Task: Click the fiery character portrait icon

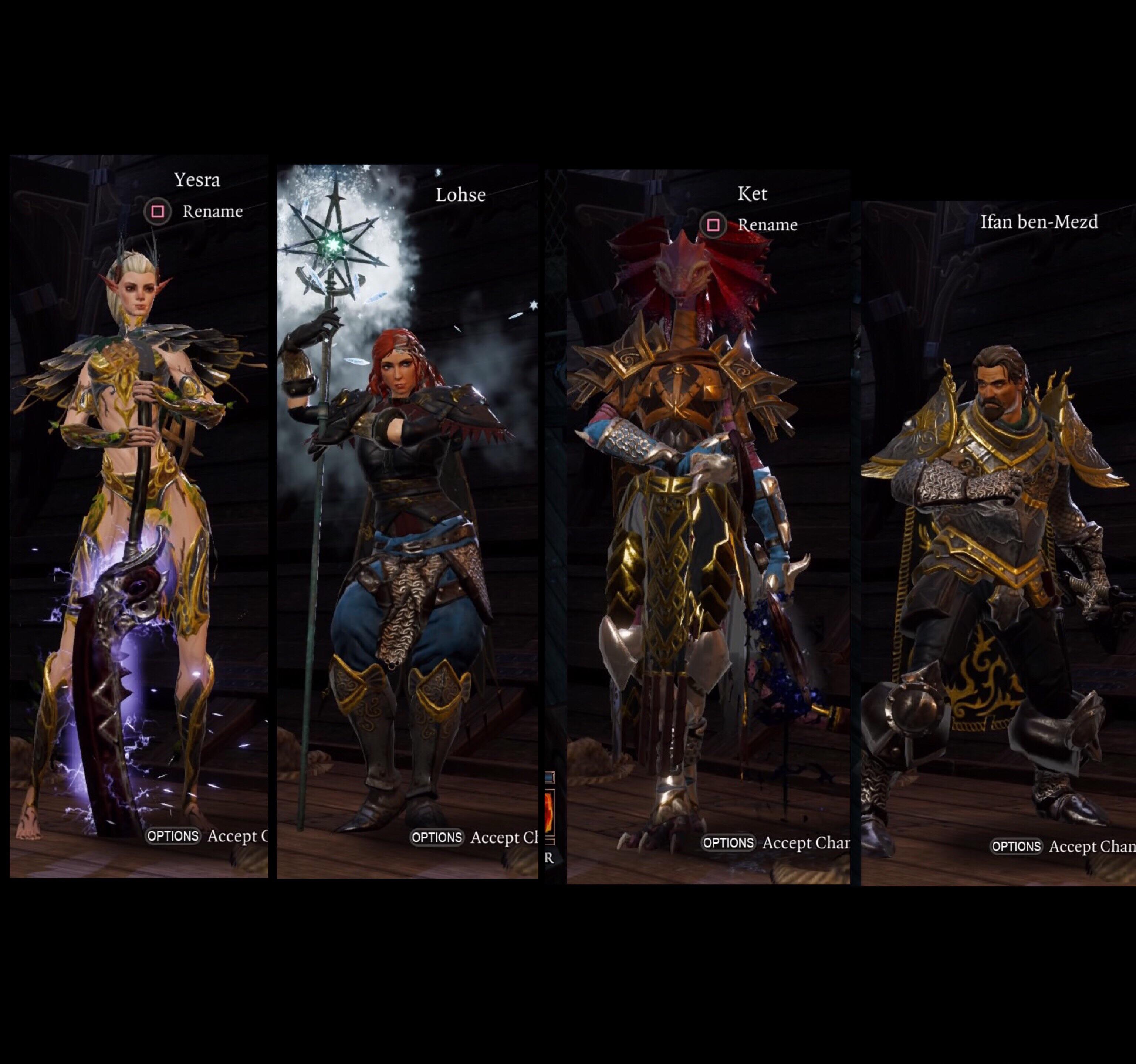Action: click(548, 811)
